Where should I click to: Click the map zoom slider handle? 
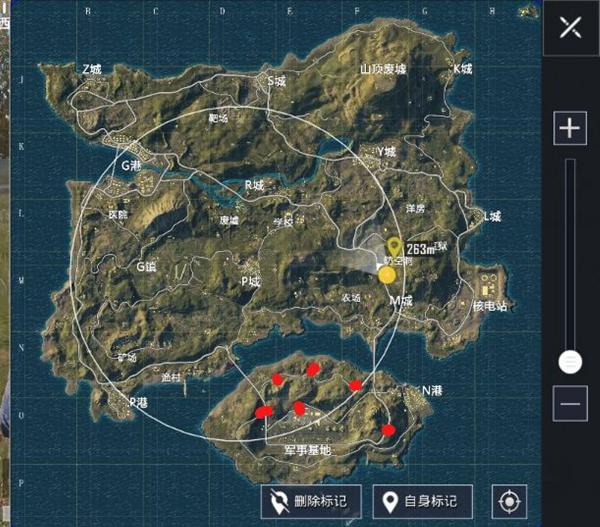click(570, 361)
